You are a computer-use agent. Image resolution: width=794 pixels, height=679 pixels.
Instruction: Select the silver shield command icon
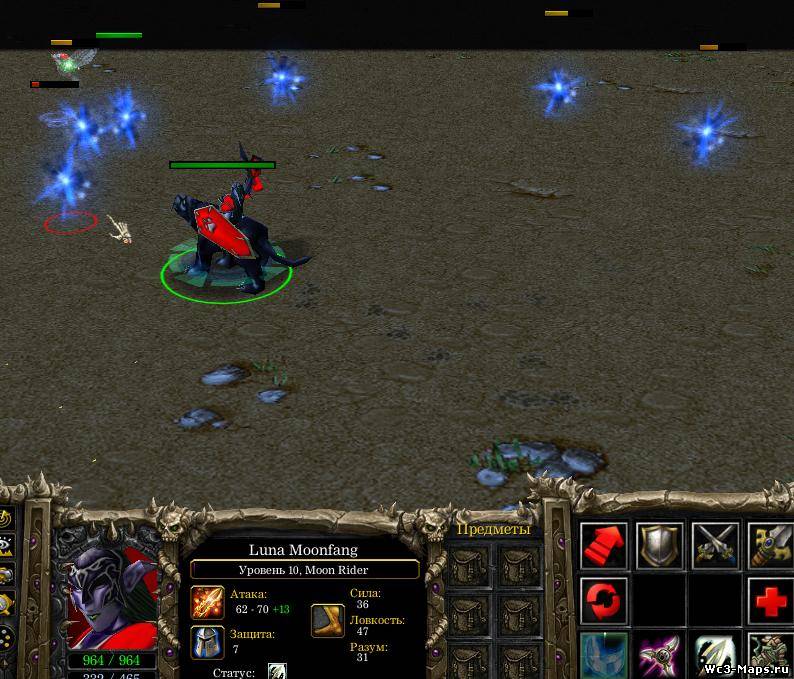[x=660, y=546]
